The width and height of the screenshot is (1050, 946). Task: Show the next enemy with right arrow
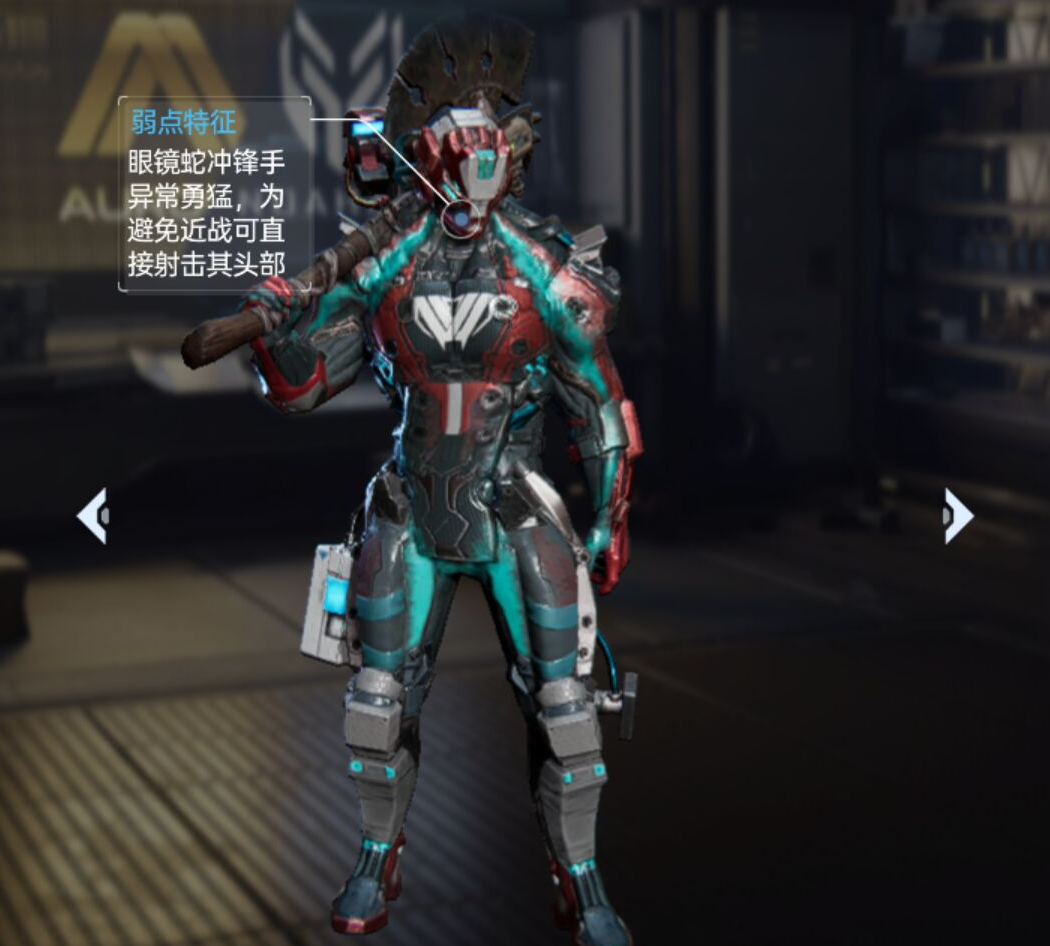tap(957, 516)
